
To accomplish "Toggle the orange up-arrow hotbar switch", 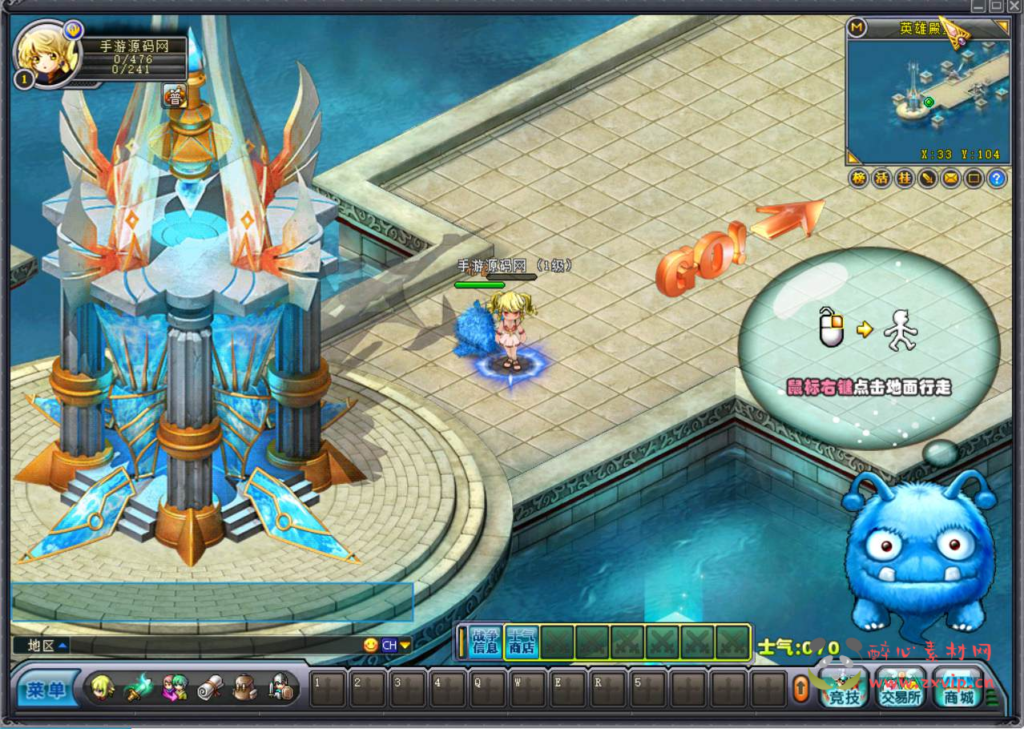I will pyautogui.click(x=800, y=689).
